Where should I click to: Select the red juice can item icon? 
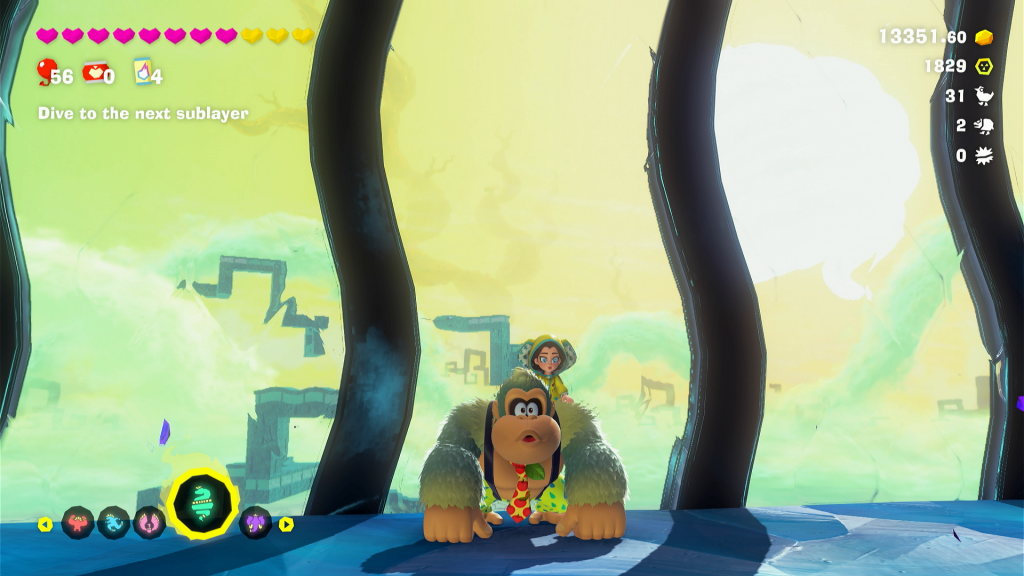[94, 72]
